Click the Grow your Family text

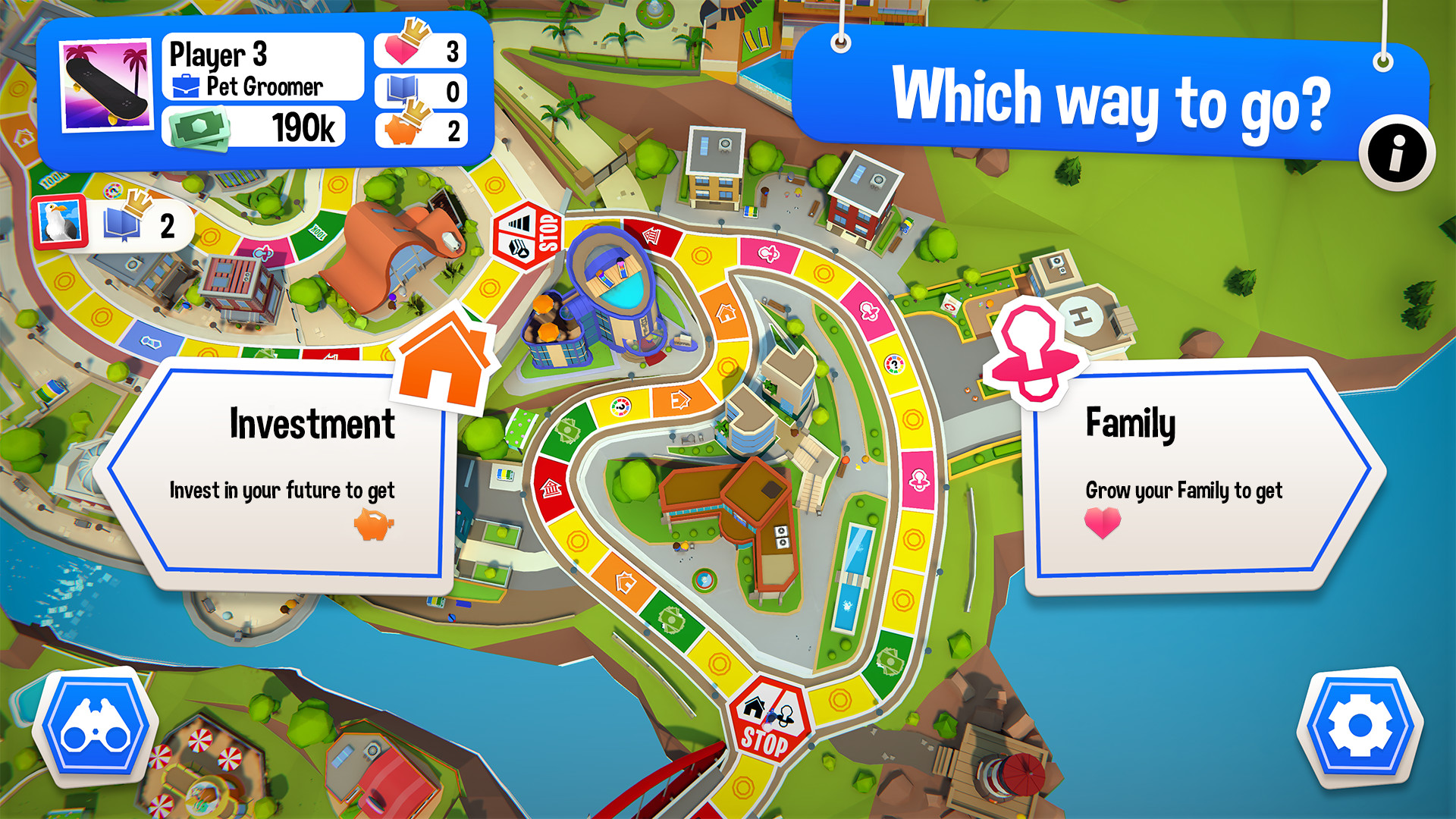[x=1183, y=491]
